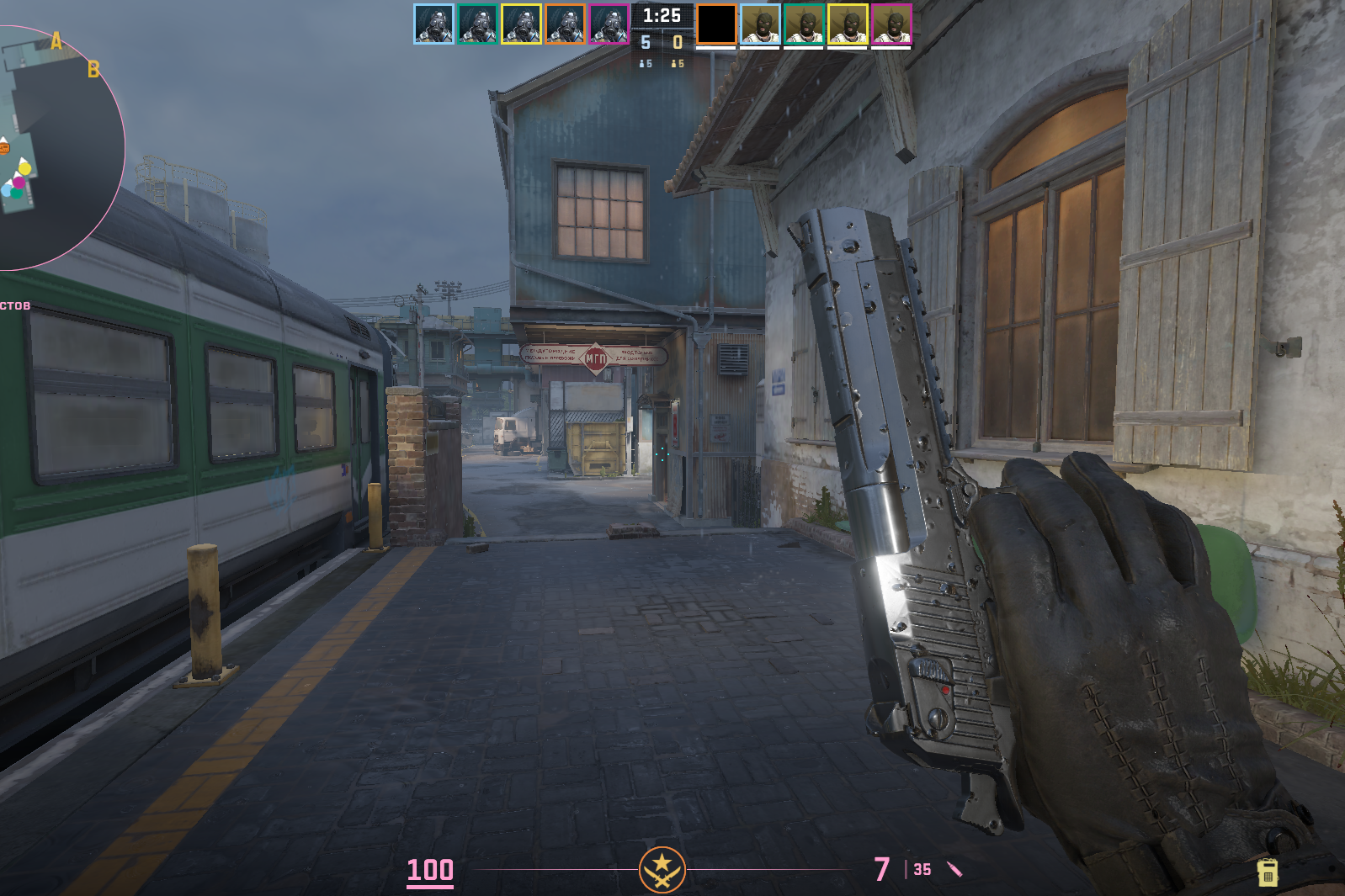The height and width of the screenshot is (896, 1345).
Task: Select the CT player portrait with light-blue border
Action: (x=433, y=24)
